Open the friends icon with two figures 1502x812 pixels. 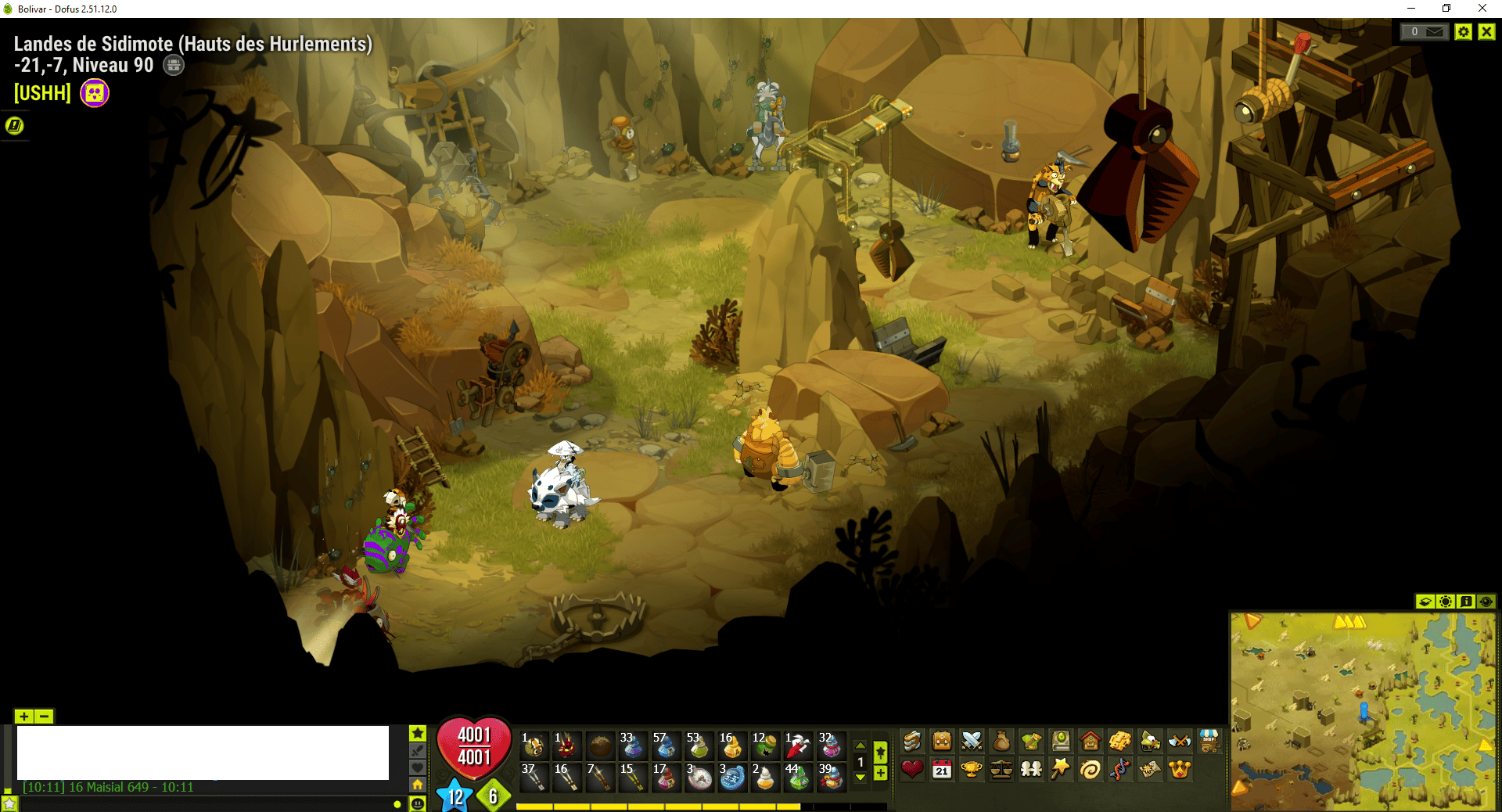1031,770
